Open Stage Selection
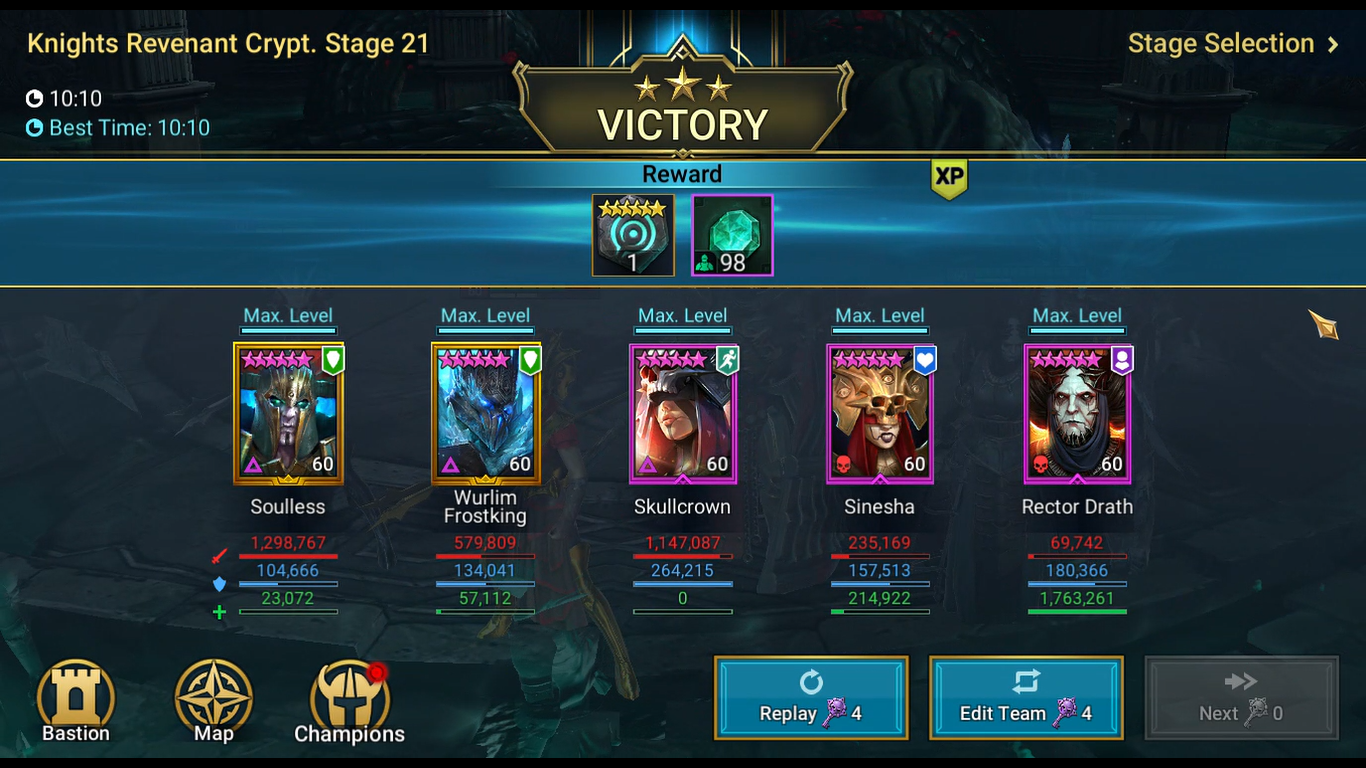1366x768 pixels. click(x=1232, y=44)
